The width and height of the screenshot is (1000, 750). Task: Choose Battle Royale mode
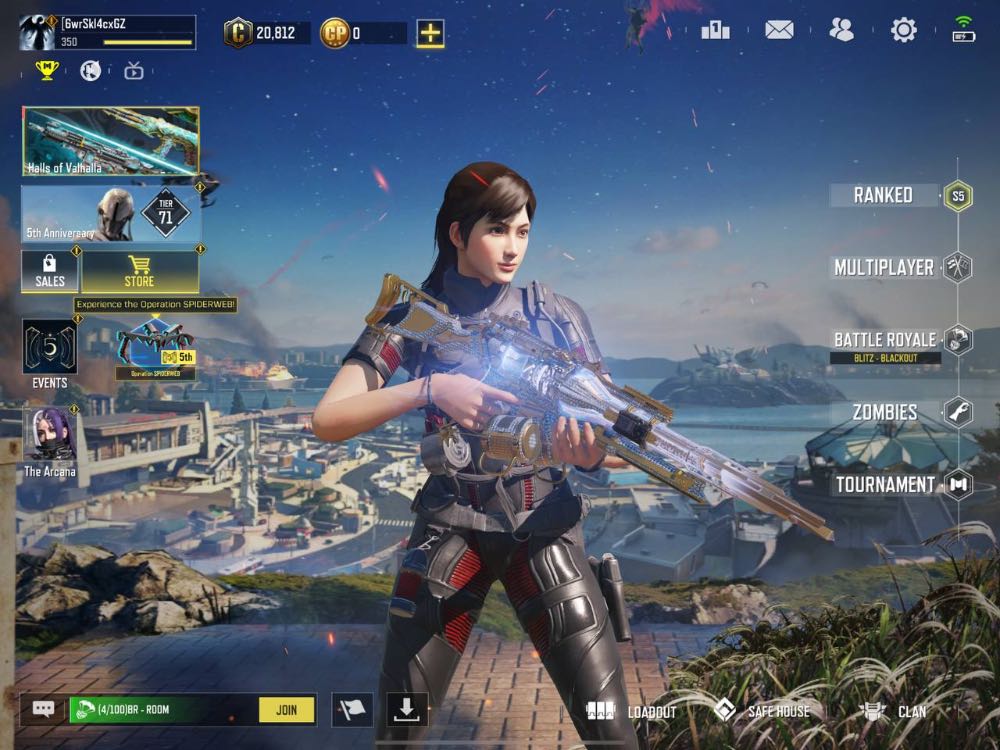[x=886, y=340]
